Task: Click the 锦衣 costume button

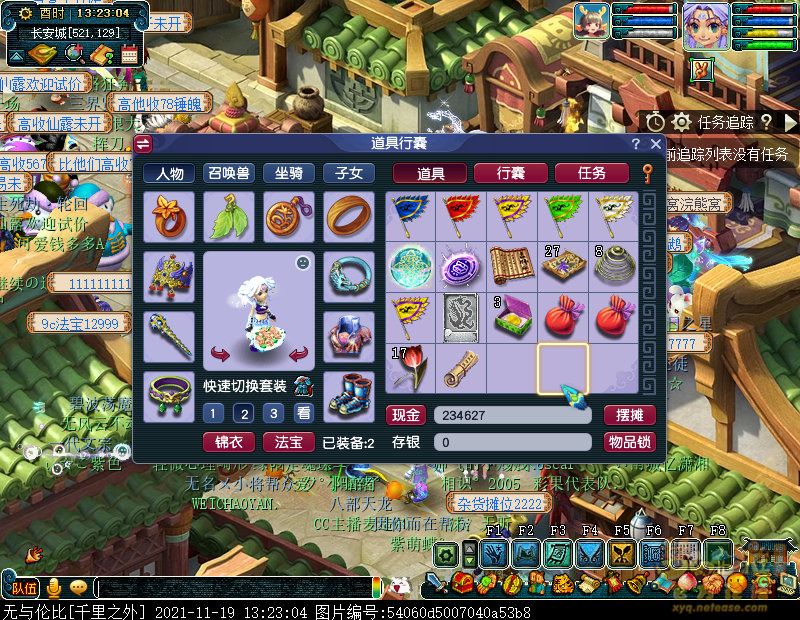Action: (x=229, y=441)
